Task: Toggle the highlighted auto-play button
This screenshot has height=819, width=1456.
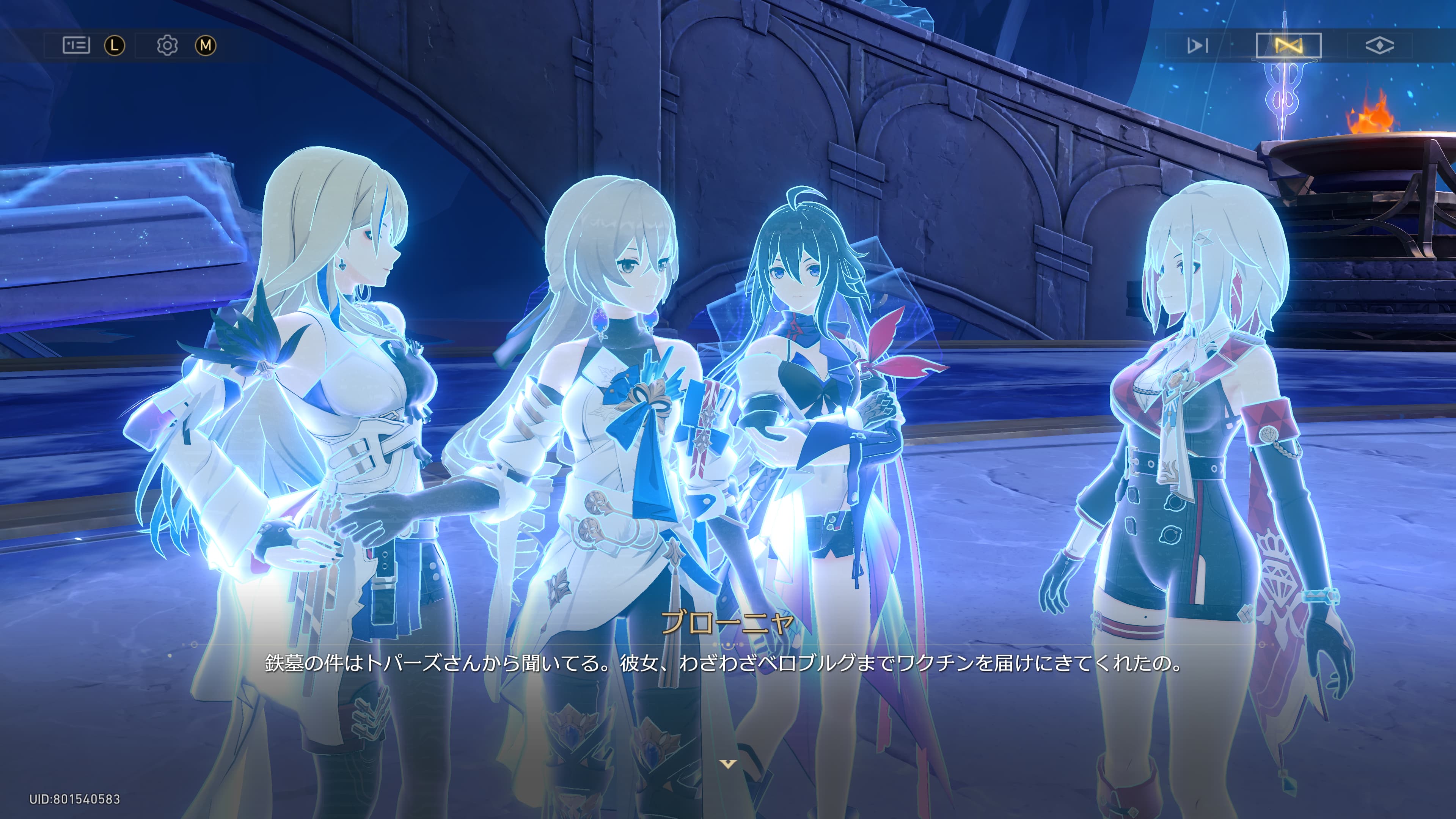Action: tap(1288, 45)
